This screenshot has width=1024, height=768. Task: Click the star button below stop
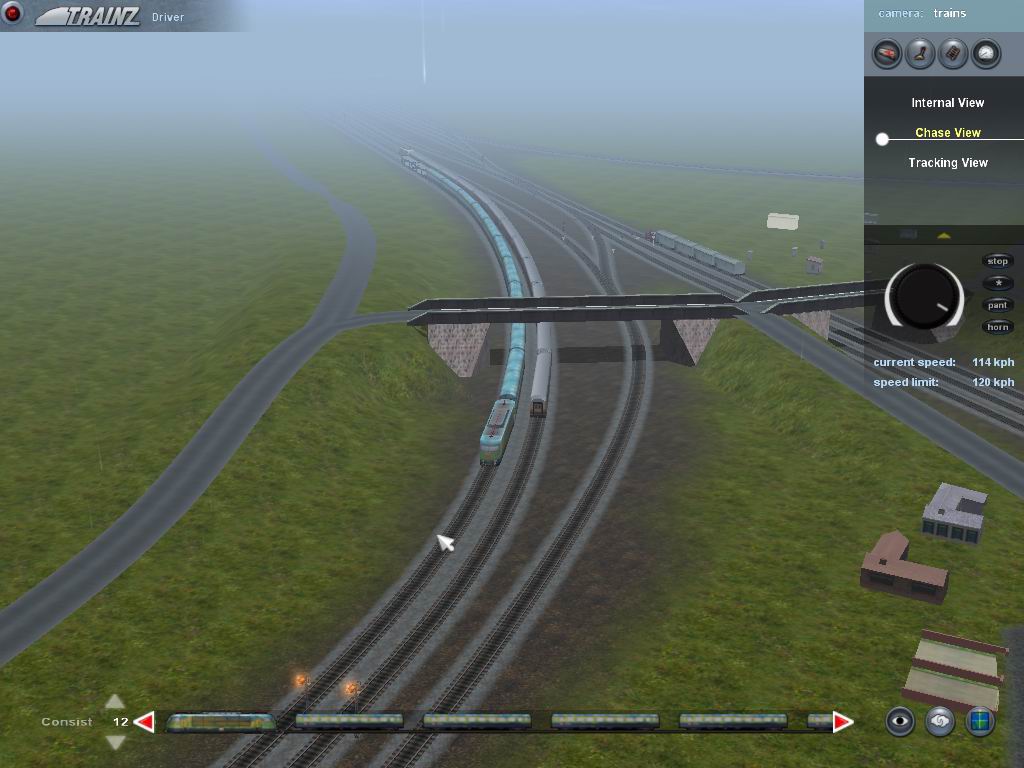(998, 283)
